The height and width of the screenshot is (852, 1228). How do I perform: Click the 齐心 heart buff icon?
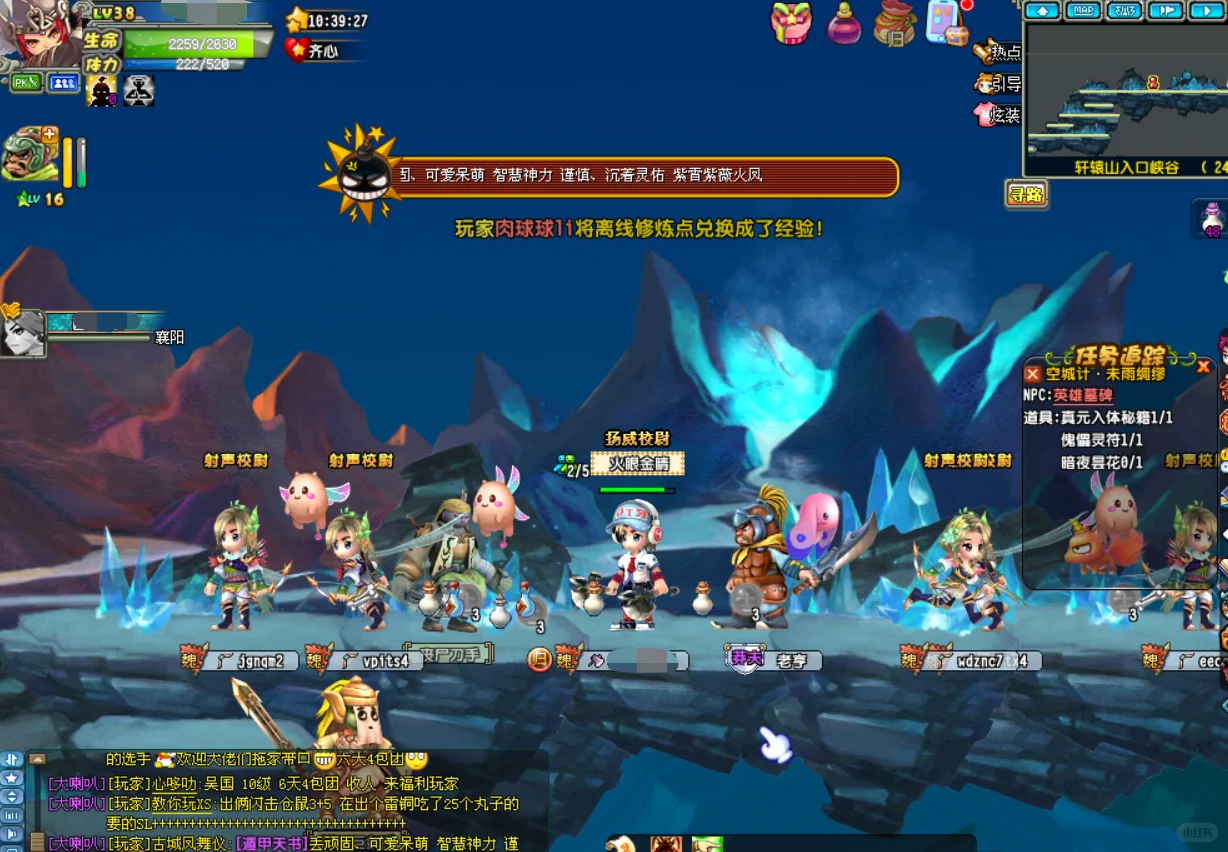pyautogui.click(x=297, y=50)
